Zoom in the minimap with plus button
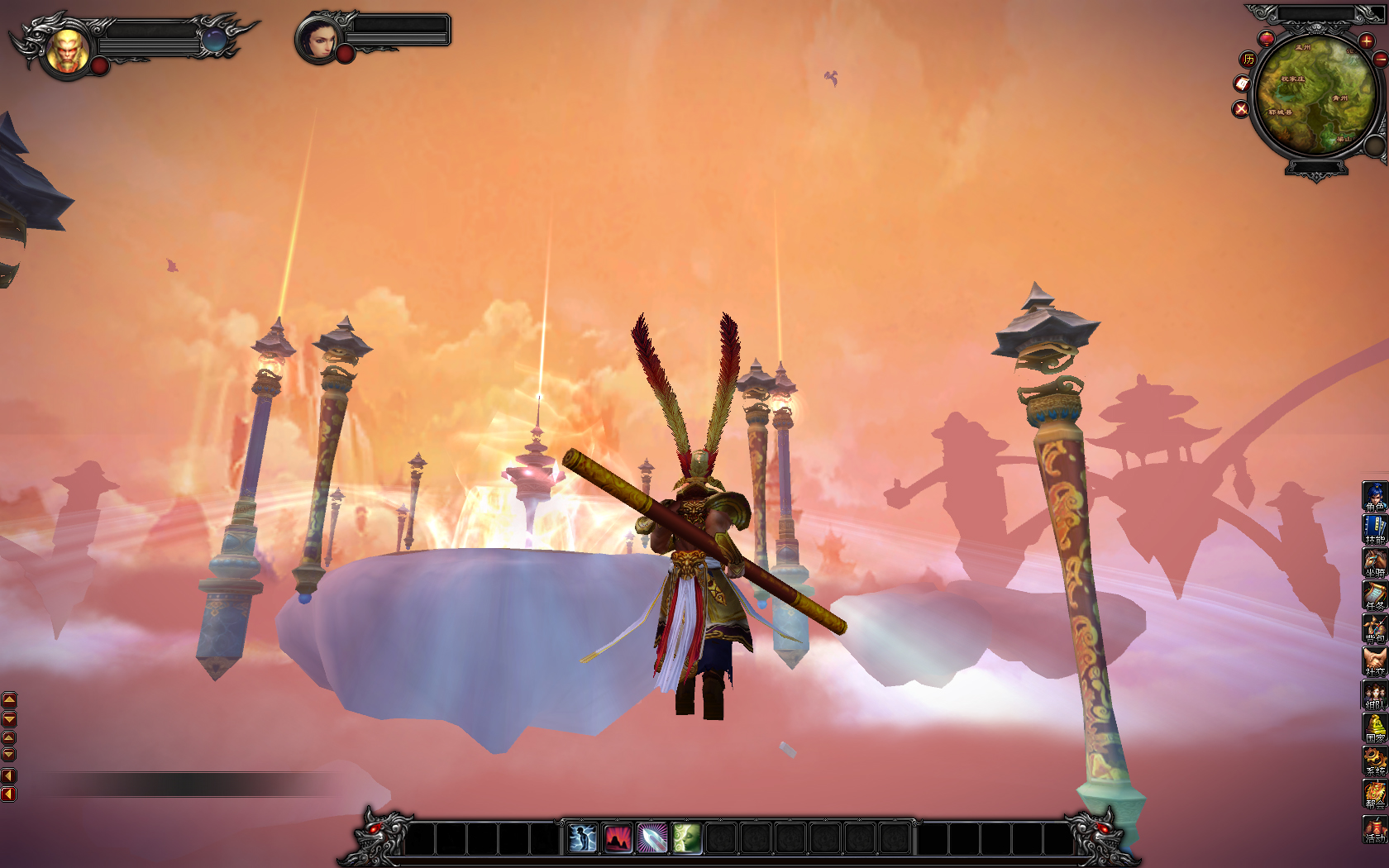Screen dimensions: 1389x868 [x=1366, y=41]
